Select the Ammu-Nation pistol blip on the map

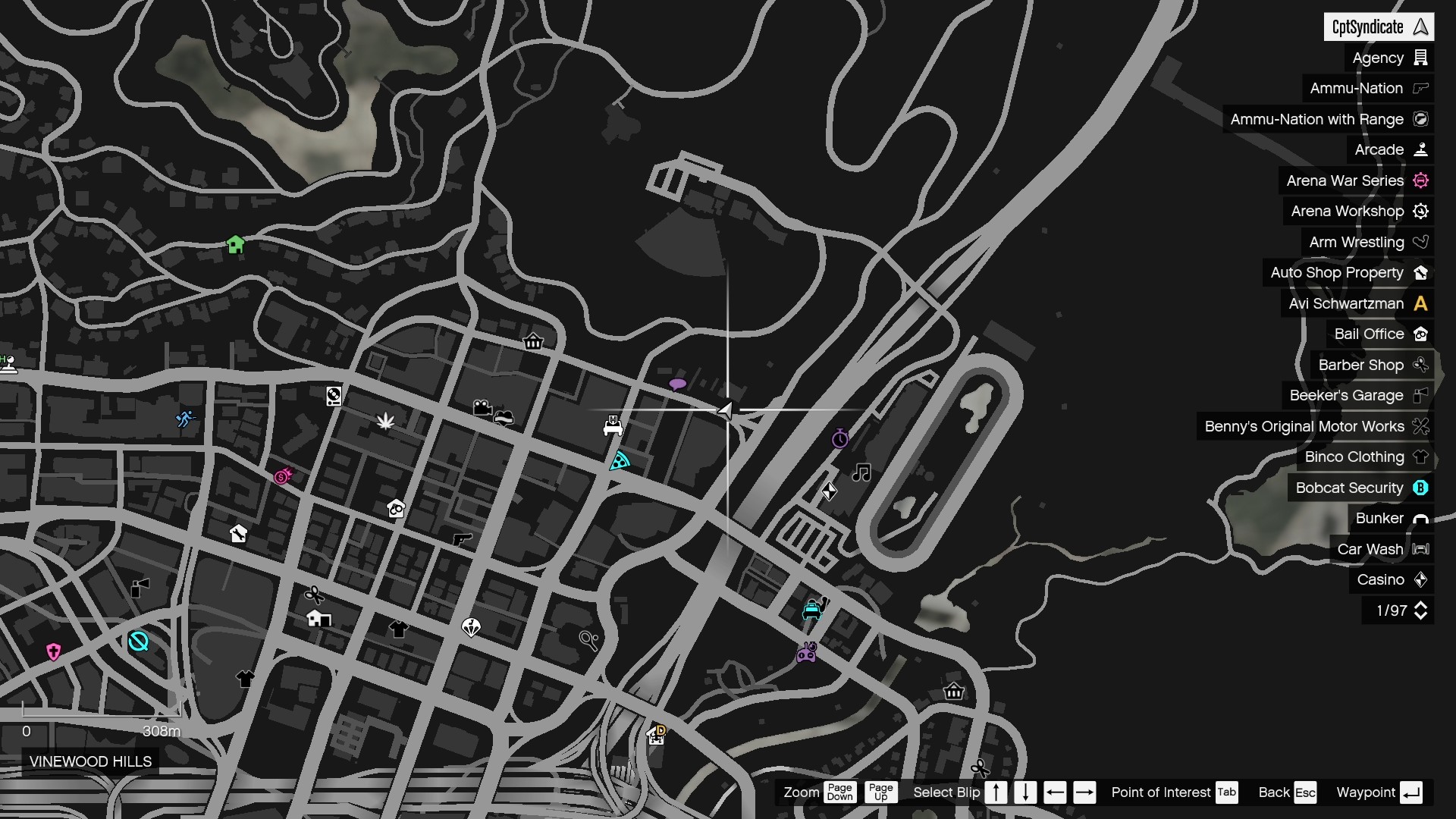tap(462, 541)
